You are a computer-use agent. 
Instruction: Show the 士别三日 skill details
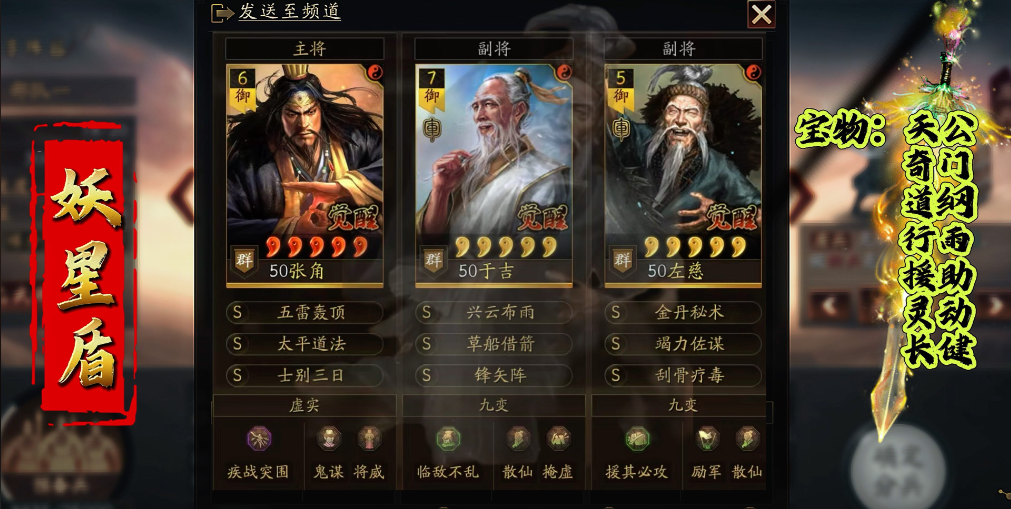306,376
